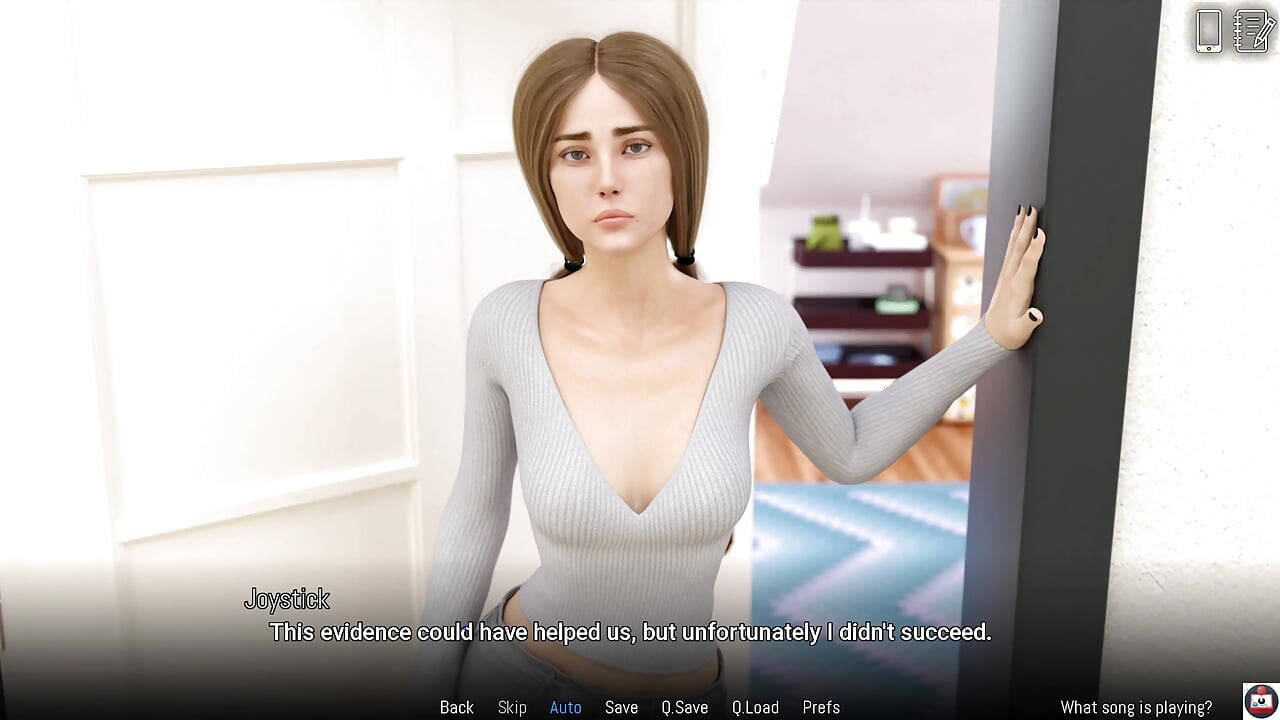
Task: Click the red robot icon
Action: [x=1260, y=700]
